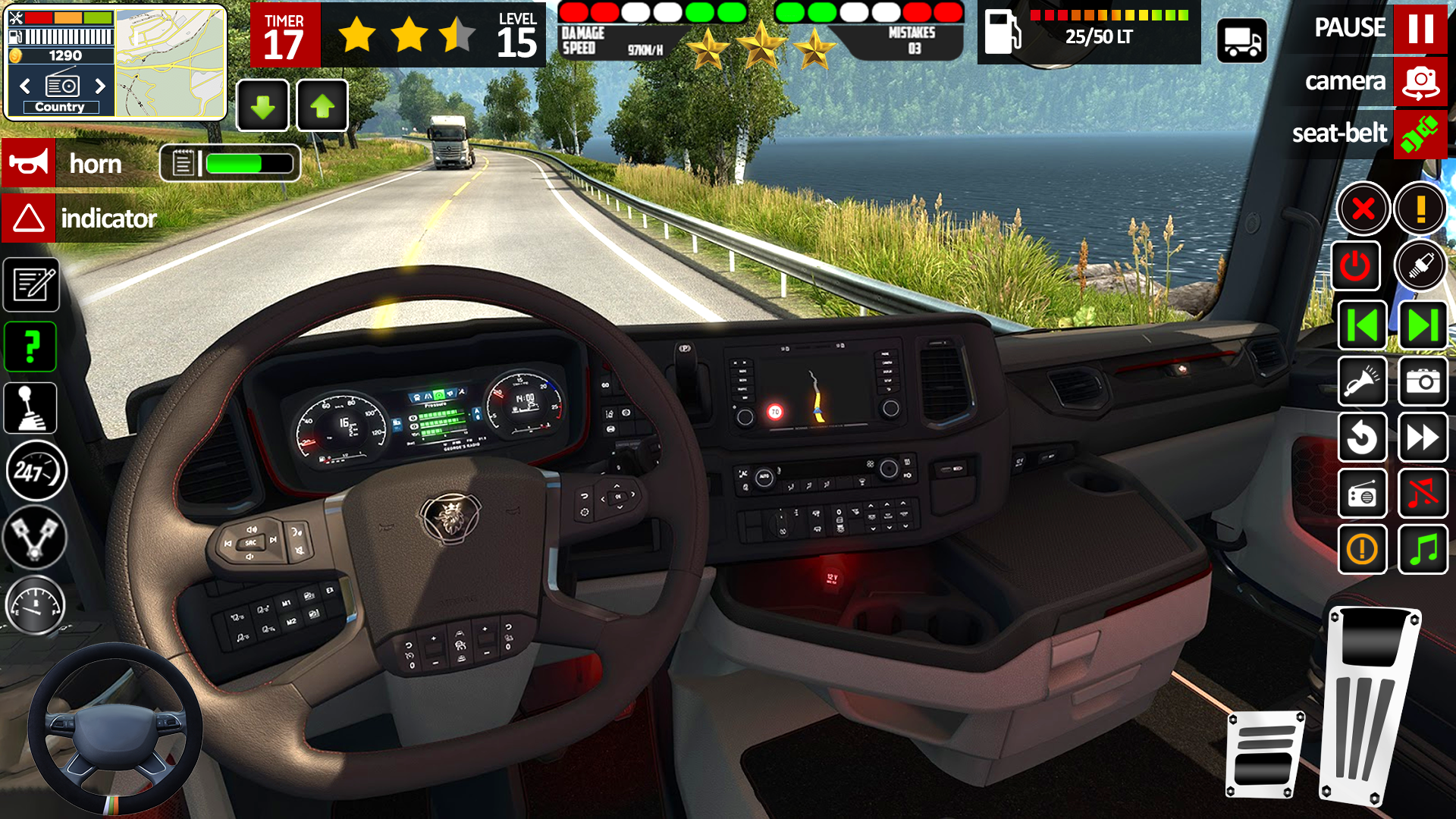Sound the horn button
This screenshot has width=1456, height=819.
pyautogui.click(x=29, y=162)
